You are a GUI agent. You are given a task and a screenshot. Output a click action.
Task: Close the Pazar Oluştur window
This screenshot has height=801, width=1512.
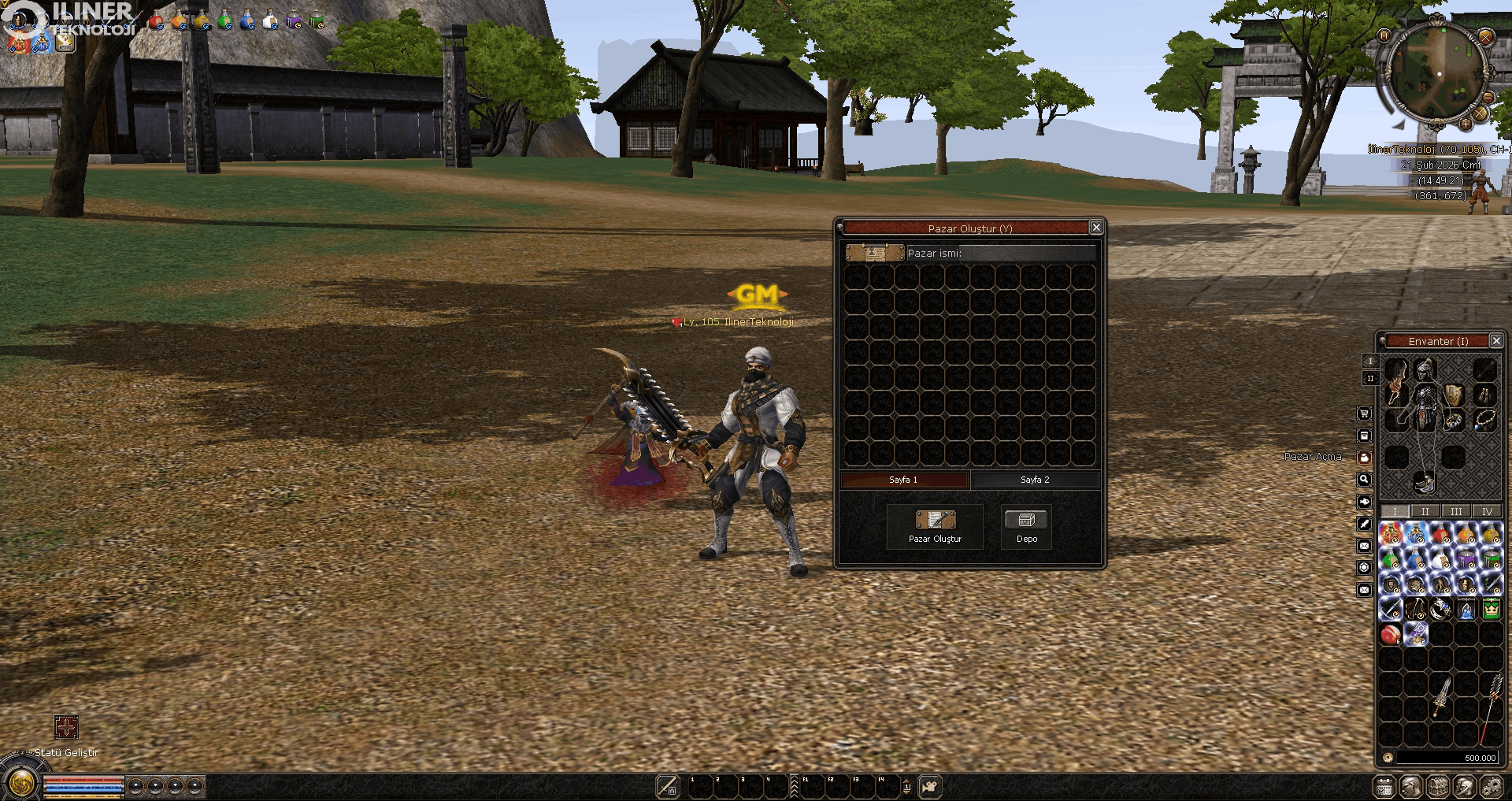pyautogui.click(x=1095, y=228)
